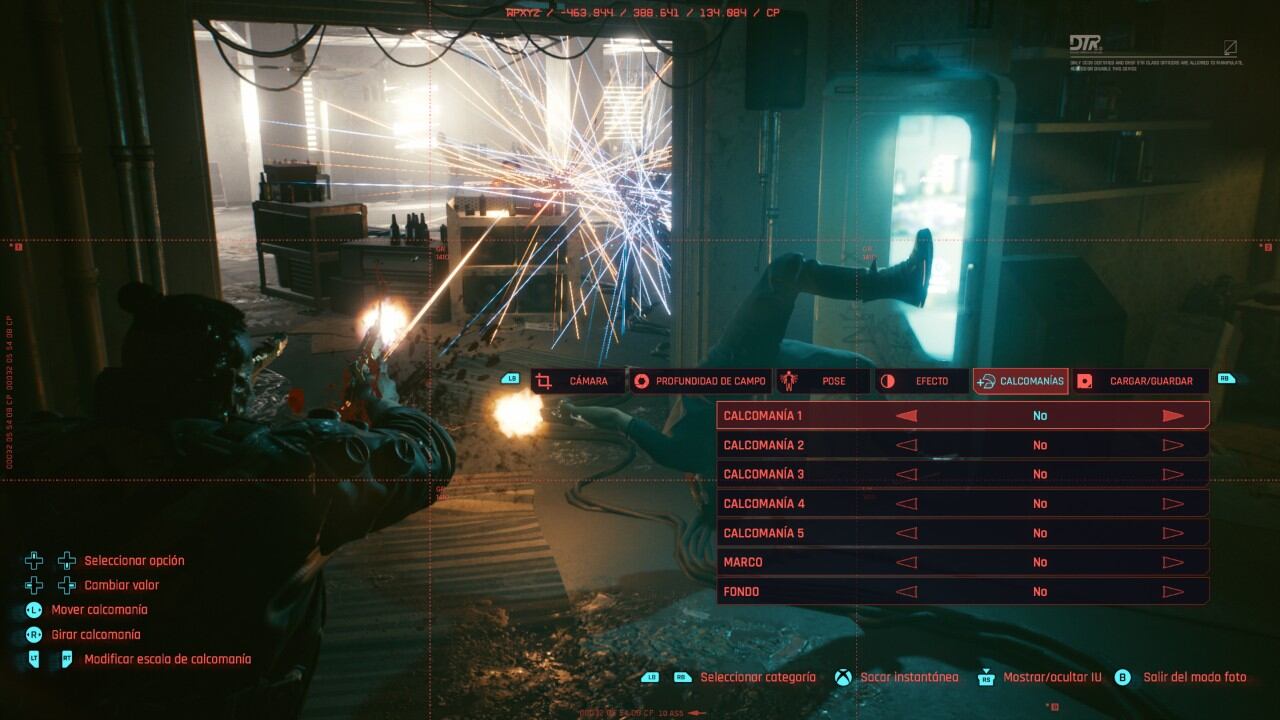This screenshot has height=720, width=1280.
Task: Select the aperture icon on PROFUNDIDAD DE CAMPO
Action: point(639,380)
